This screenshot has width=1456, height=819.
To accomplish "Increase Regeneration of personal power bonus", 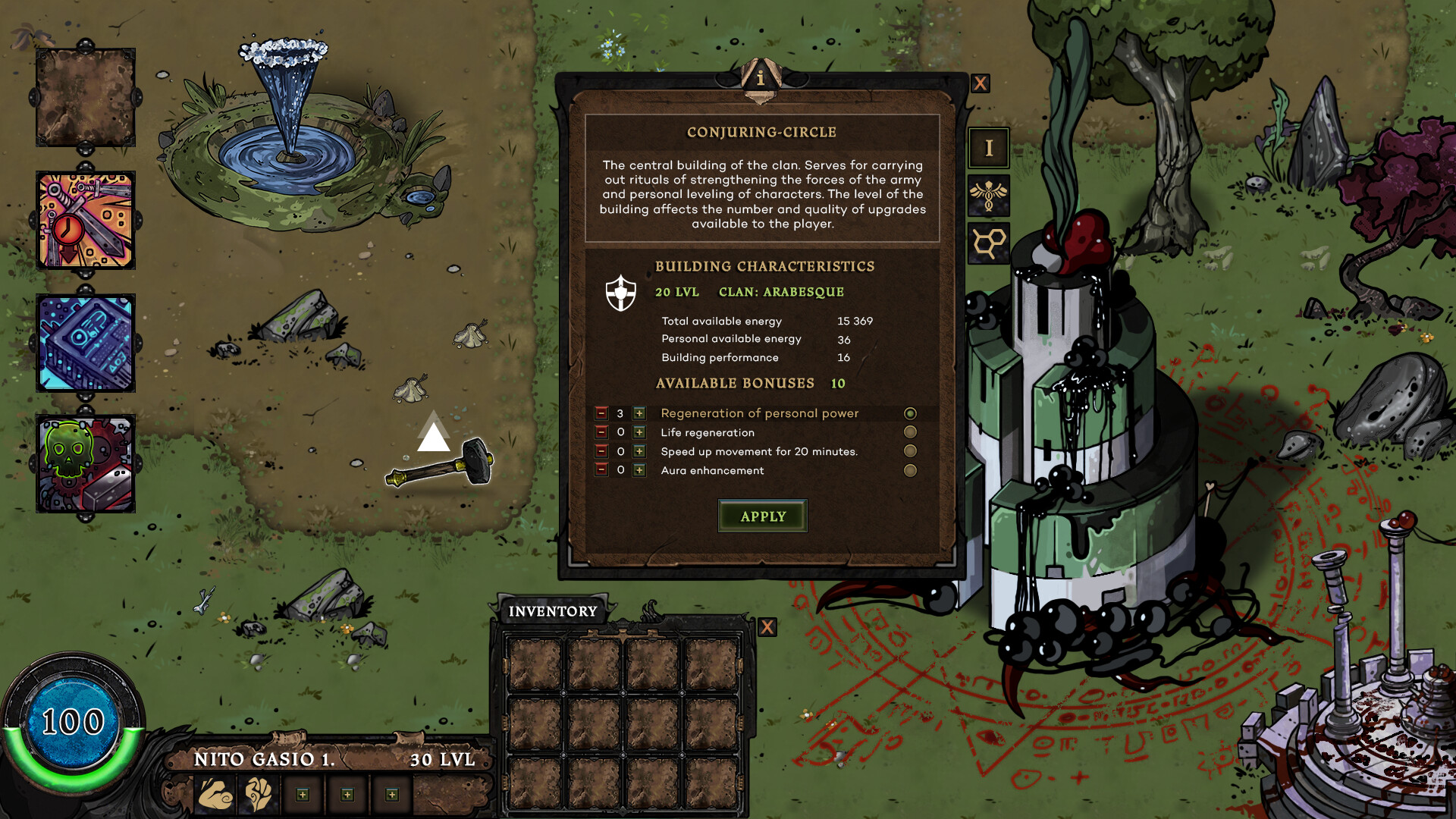I will tap(639, 413).
